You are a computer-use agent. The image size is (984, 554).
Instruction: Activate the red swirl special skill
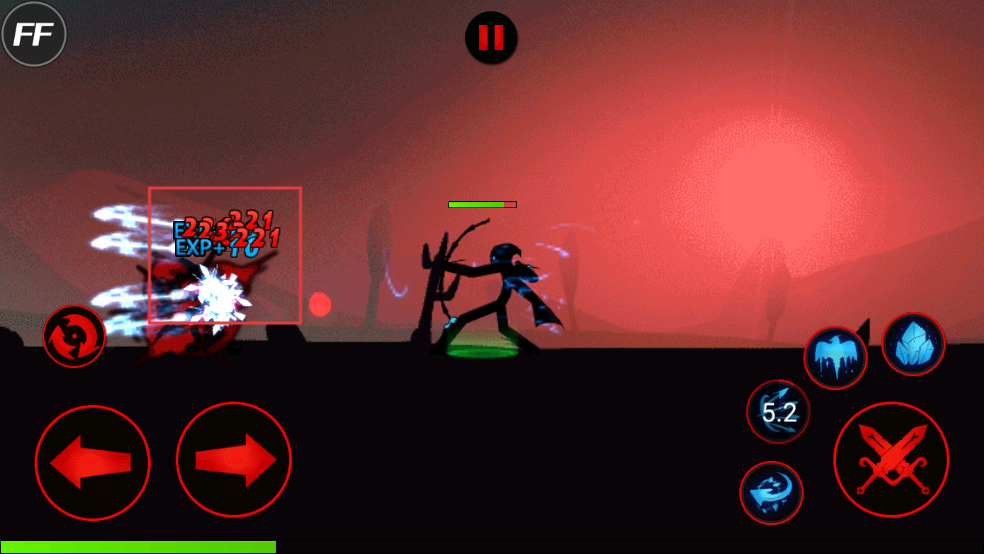tap(74, 336)
